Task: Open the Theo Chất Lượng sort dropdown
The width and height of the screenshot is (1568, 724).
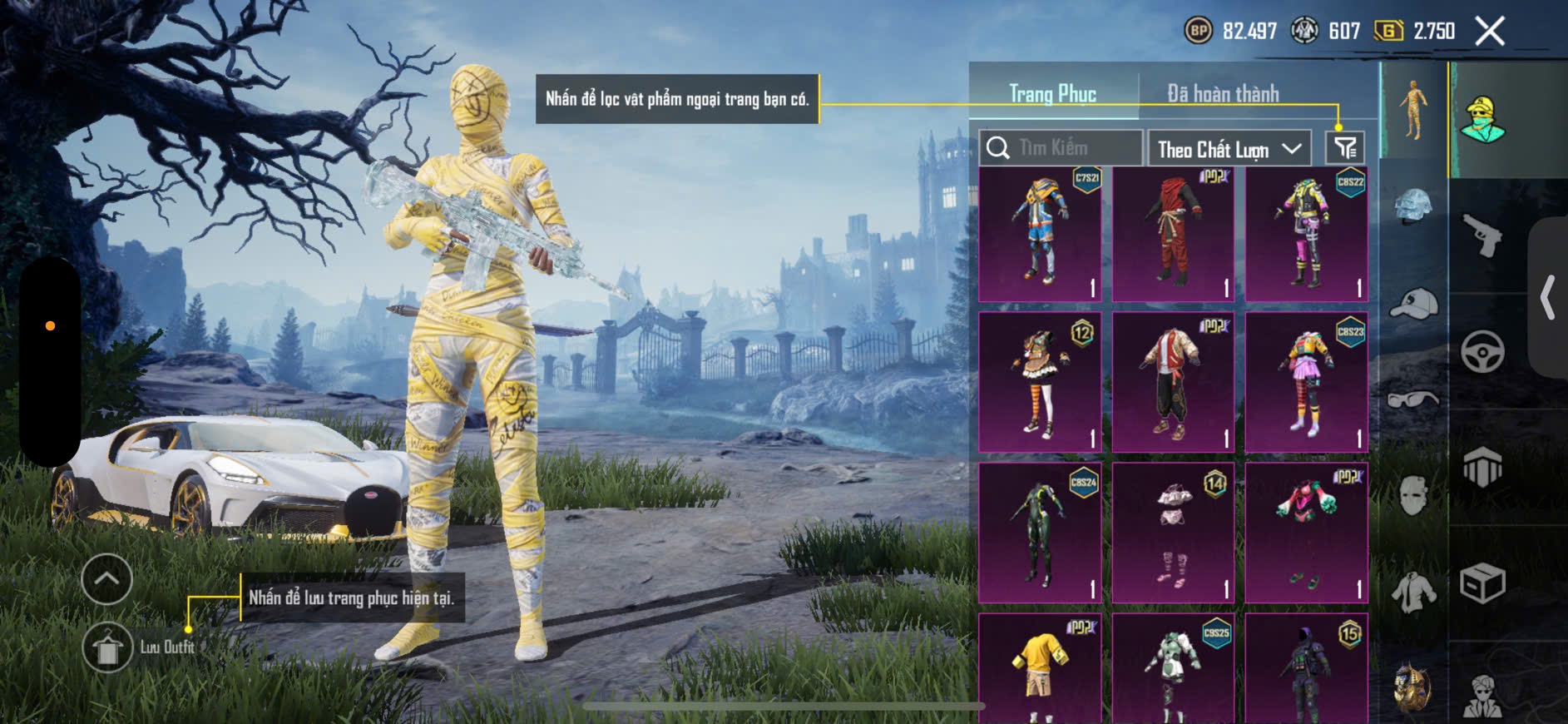Action: point(1229,149)
